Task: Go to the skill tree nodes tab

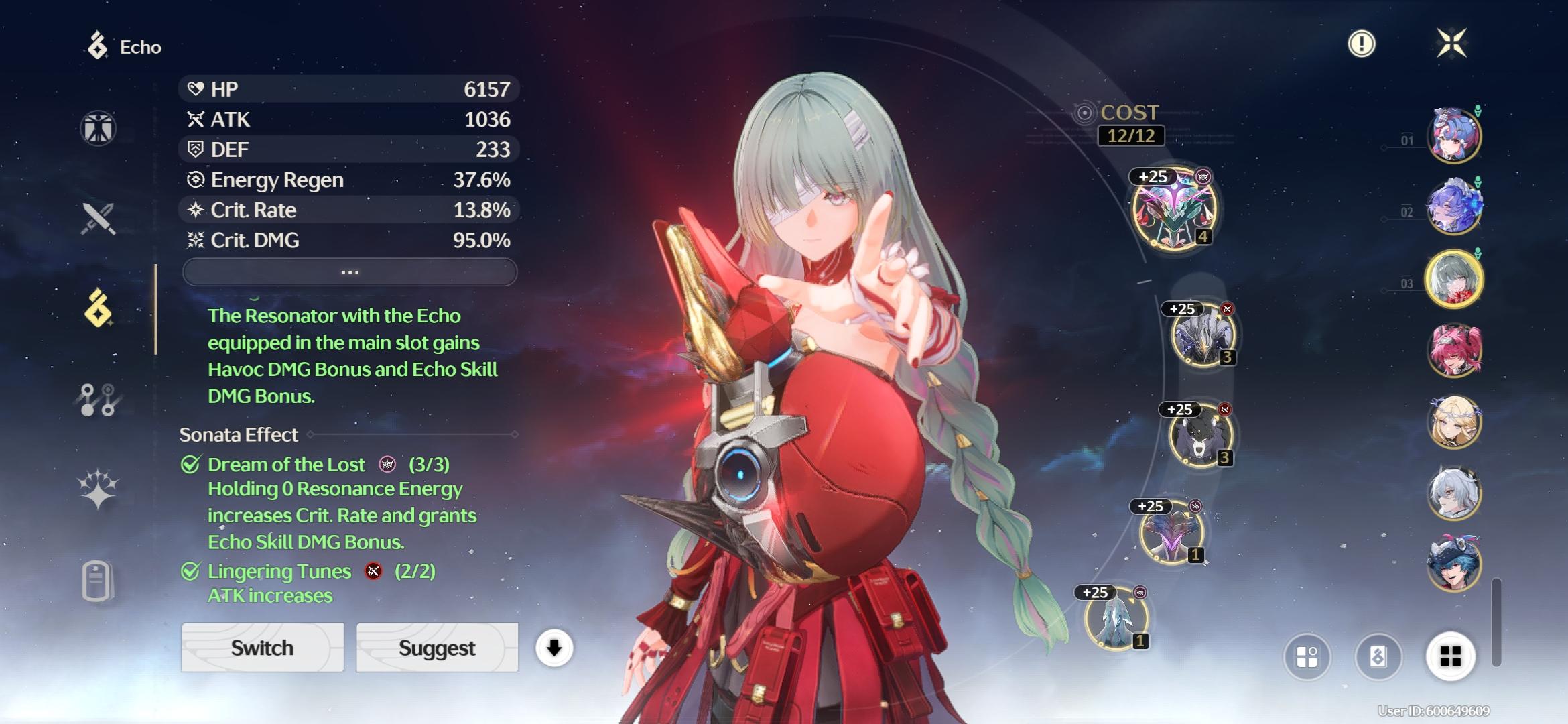Action: coord(99,400)
